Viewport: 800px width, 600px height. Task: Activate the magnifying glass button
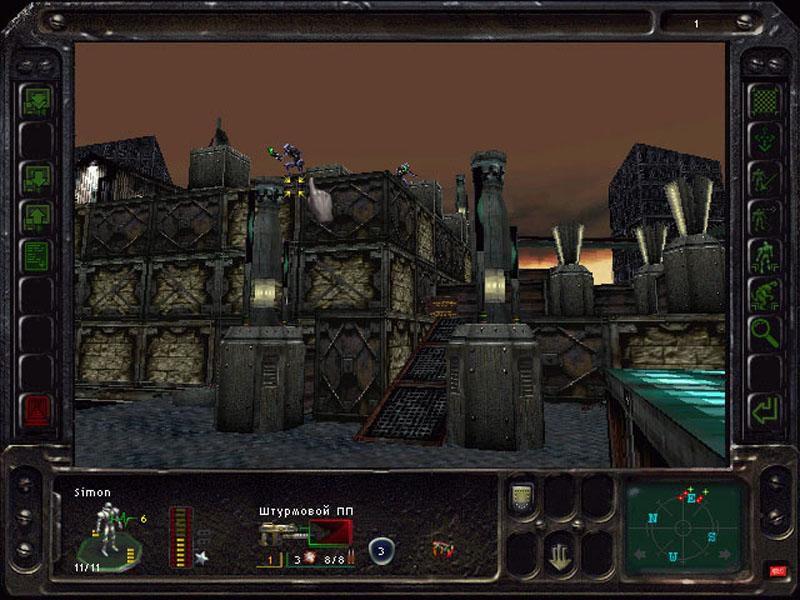pyautogui.click(x=765, y=329)
